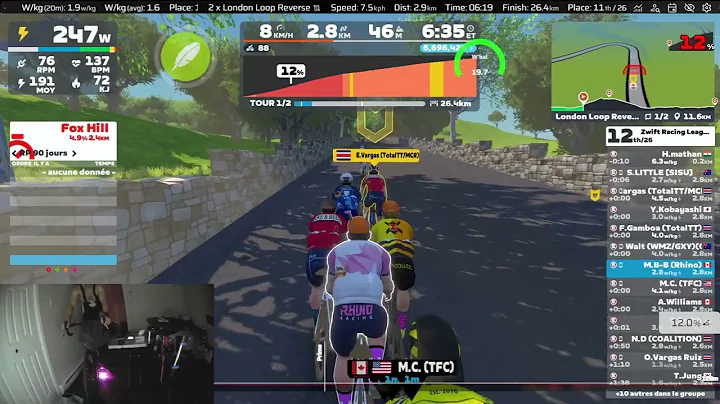This screenshot has height=404, width=720.
Task: Pick A.Williams from the rider list
Action: click(x=662, y=305)
